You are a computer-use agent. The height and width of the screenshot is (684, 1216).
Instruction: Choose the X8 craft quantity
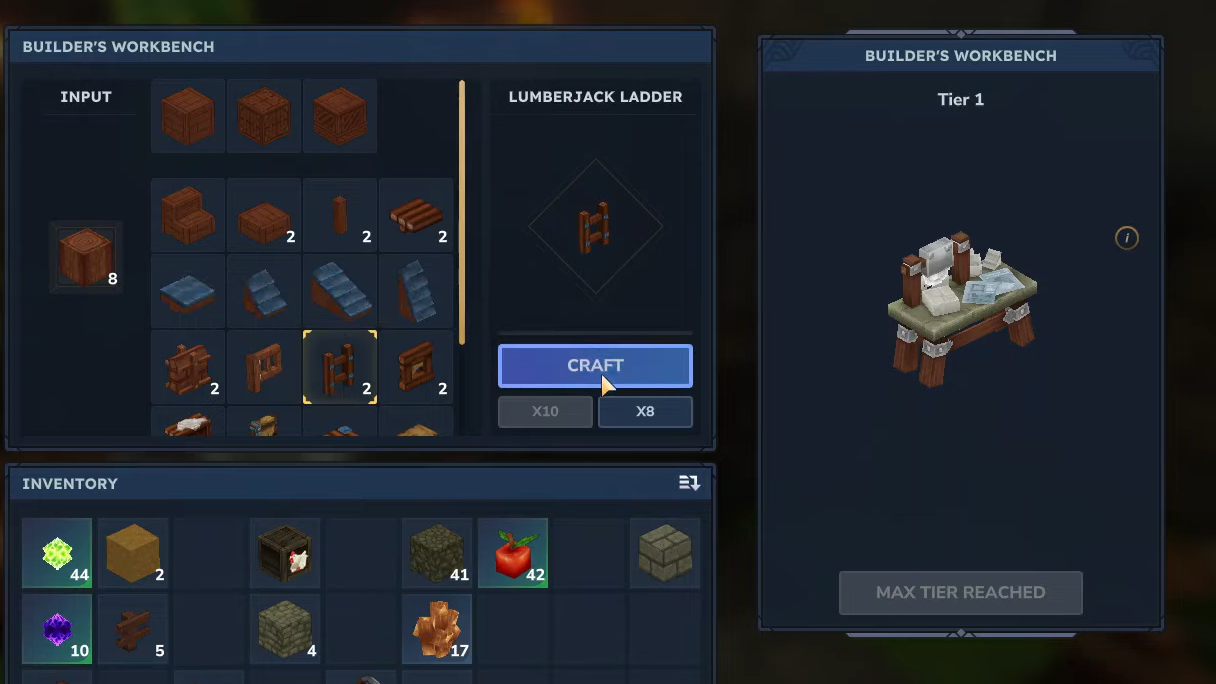[x=645, y=411]
